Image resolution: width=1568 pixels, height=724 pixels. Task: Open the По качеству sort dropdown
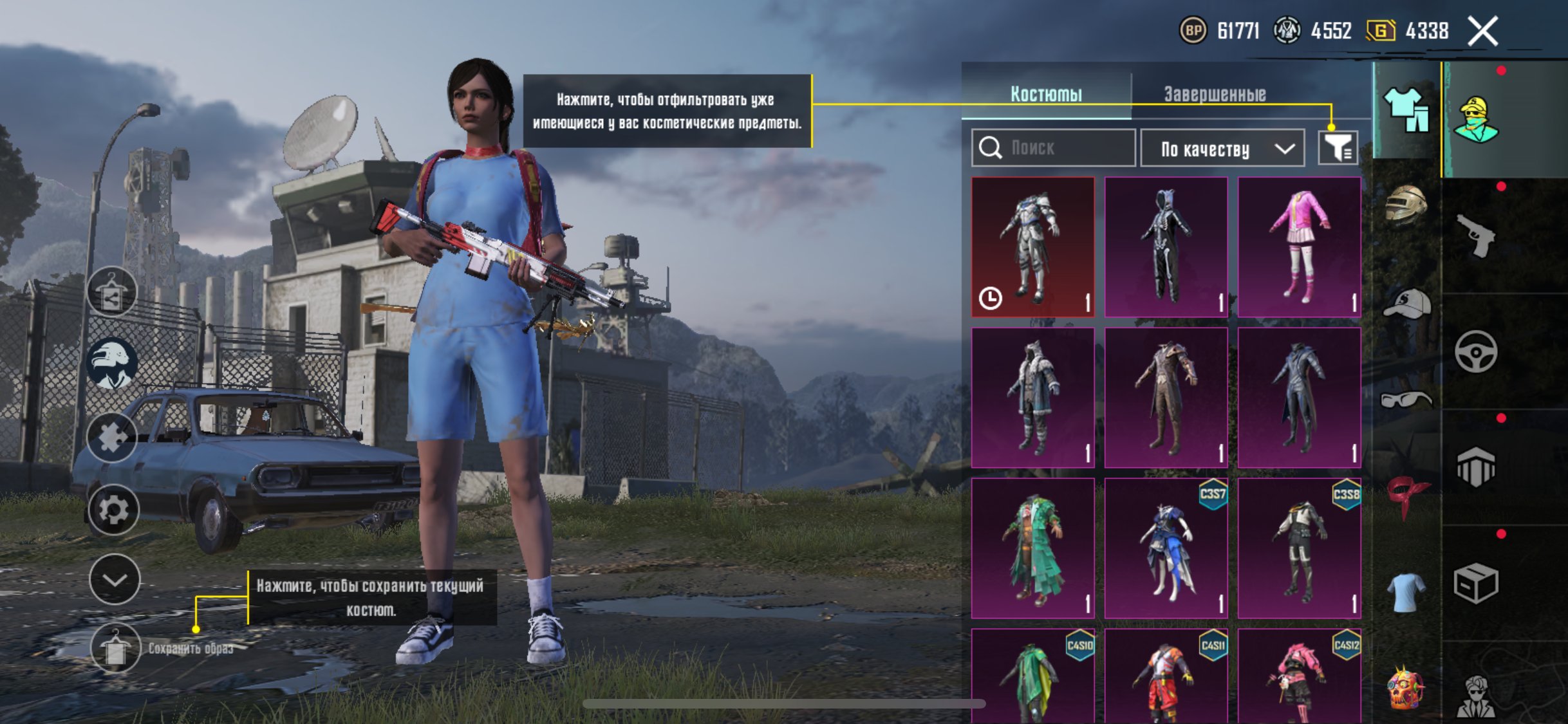[x=1222, y=149]
